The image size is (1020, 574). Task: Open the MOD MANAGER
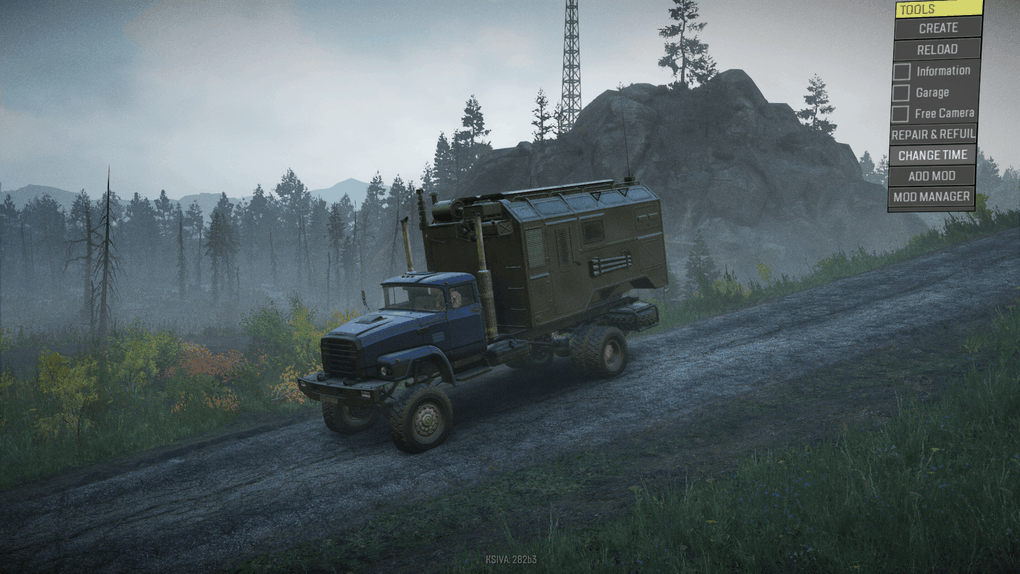(x=931, y=198)
